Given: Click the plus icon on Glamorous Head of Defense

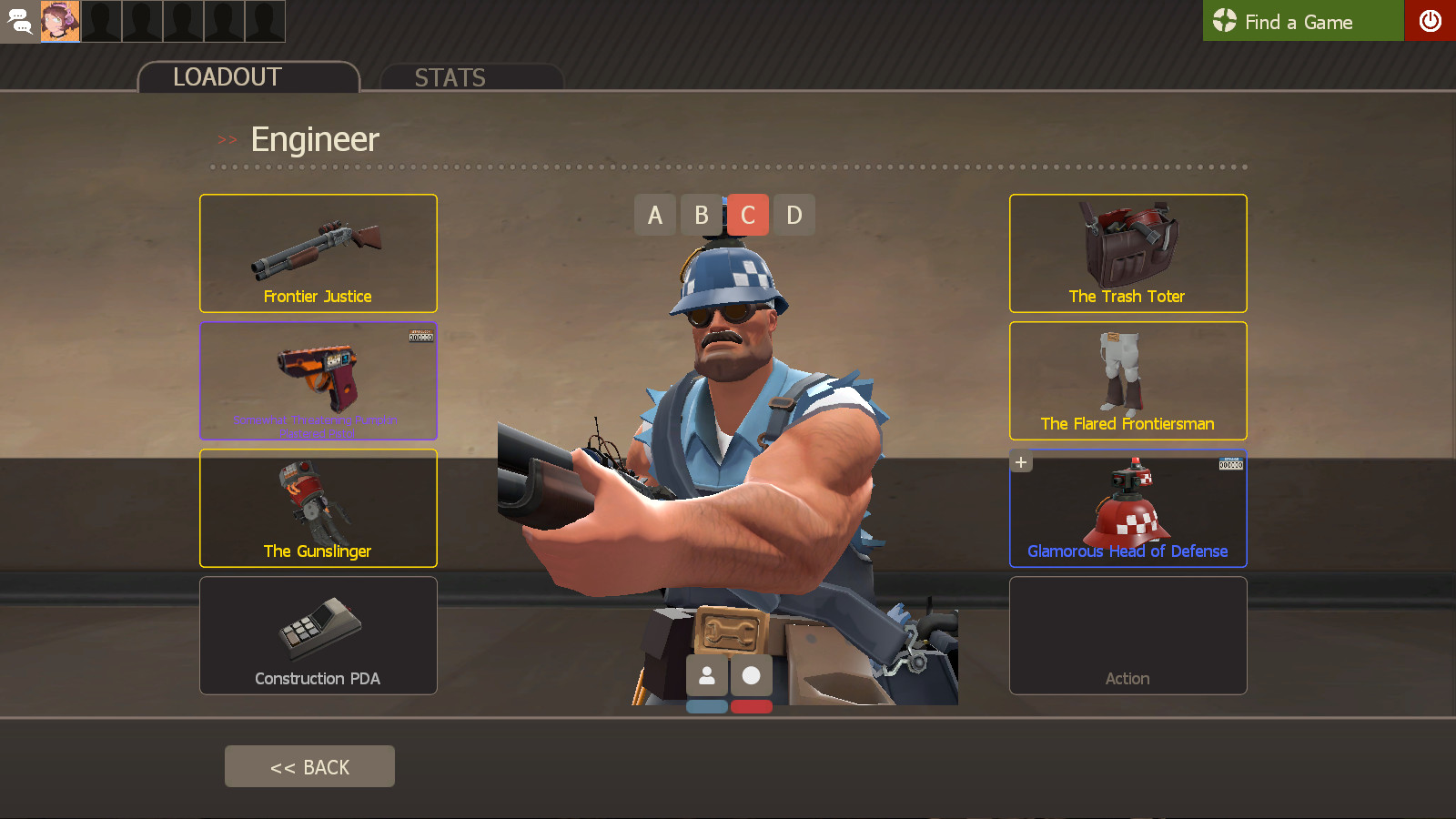Looking at the screenshot, I should [x=1020, y=461].
